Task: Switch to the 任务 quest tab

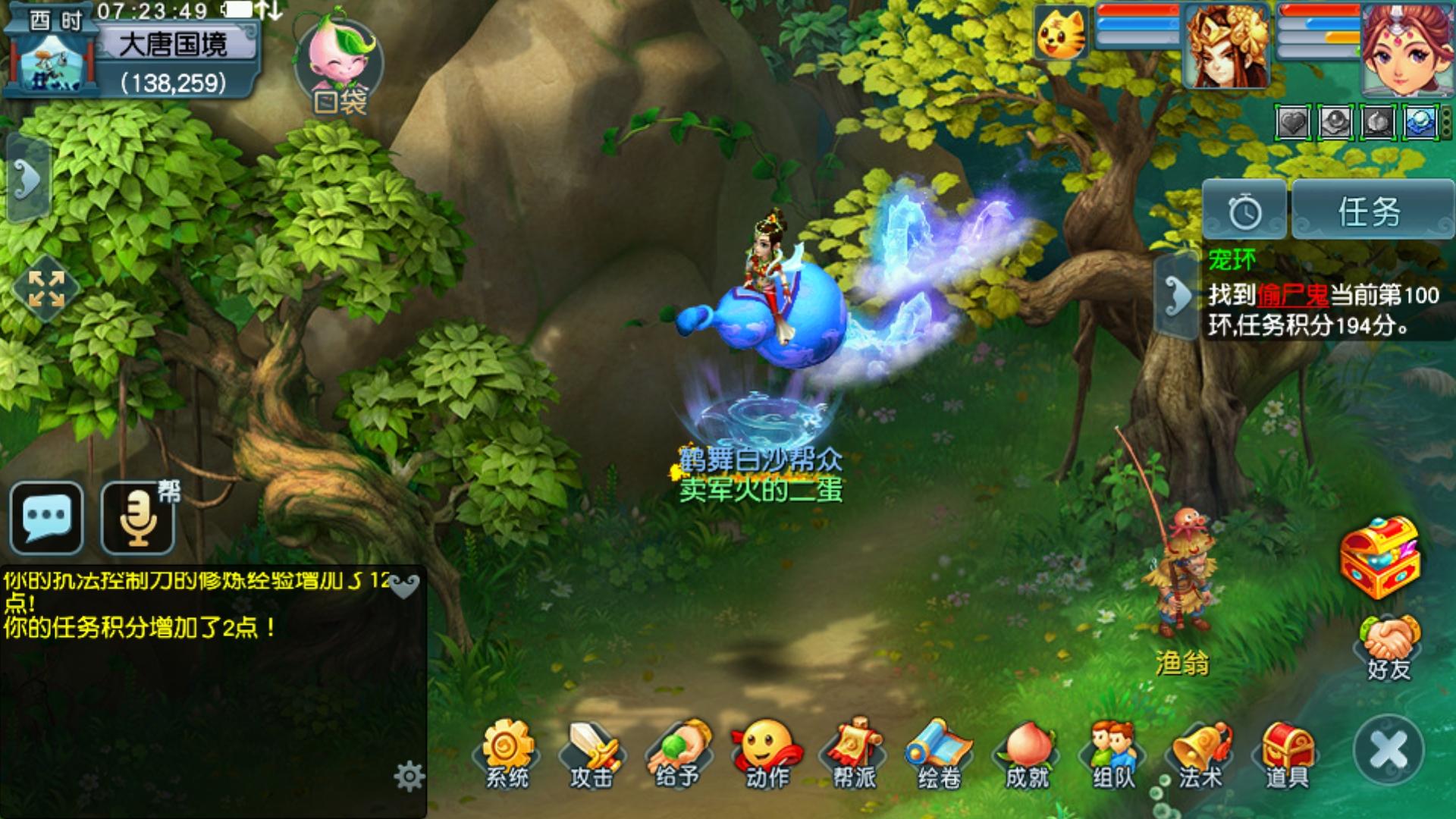Action: point(1370,212)
